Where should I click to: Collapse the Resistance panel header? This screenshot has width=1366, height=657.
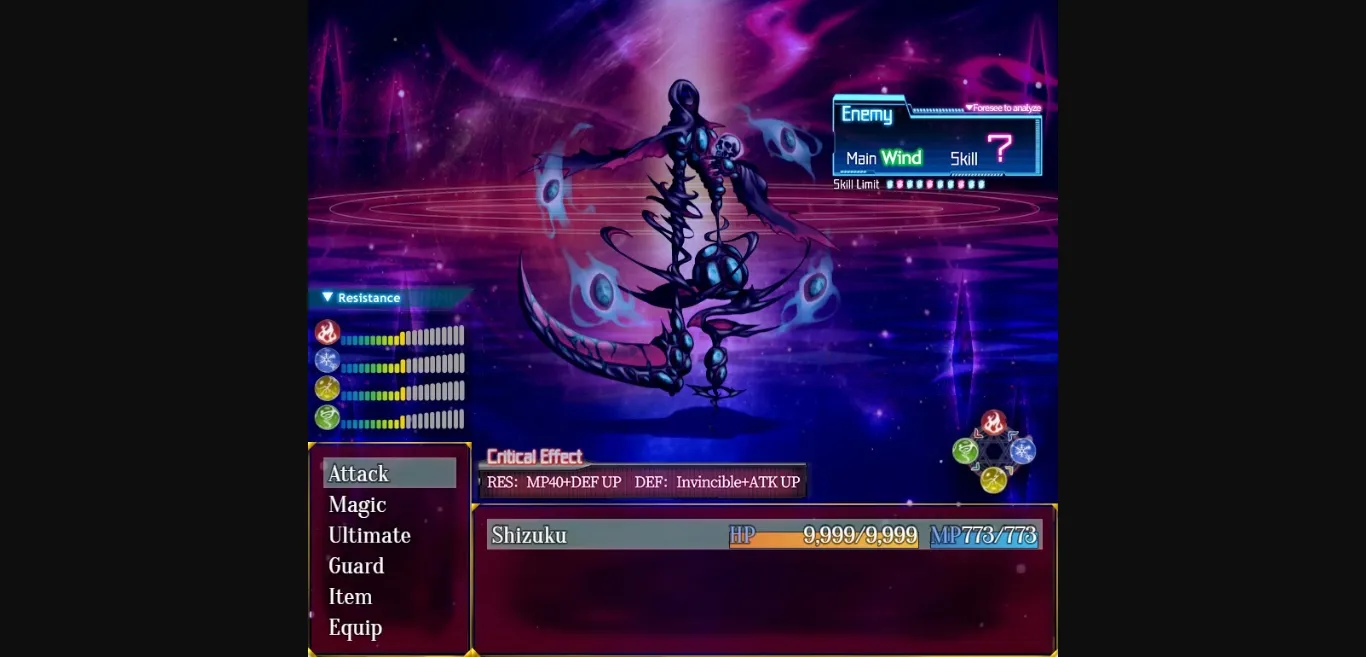coord(360,298)
